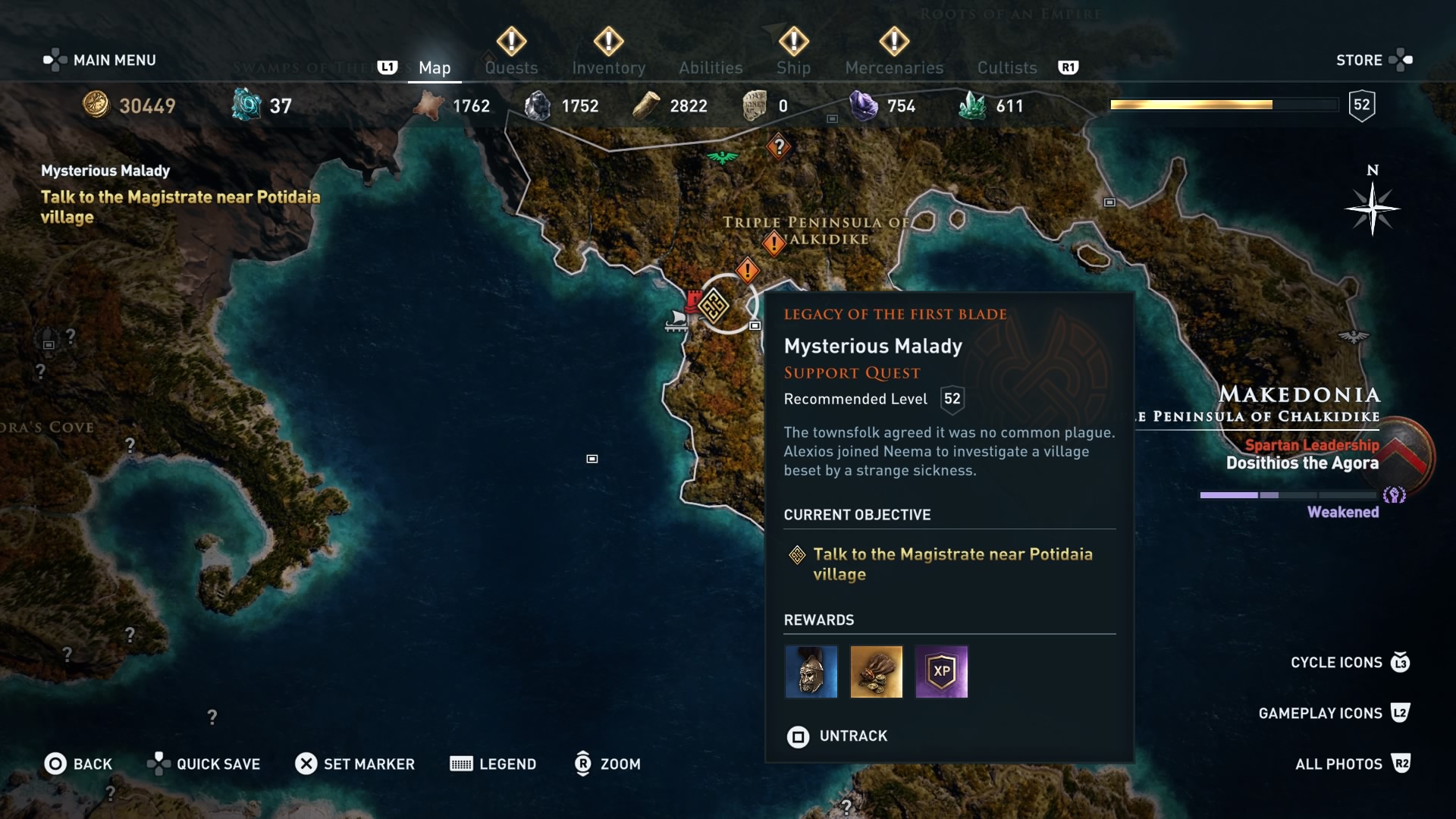Click the tracked quest diamond map marker

pos(714,306)
